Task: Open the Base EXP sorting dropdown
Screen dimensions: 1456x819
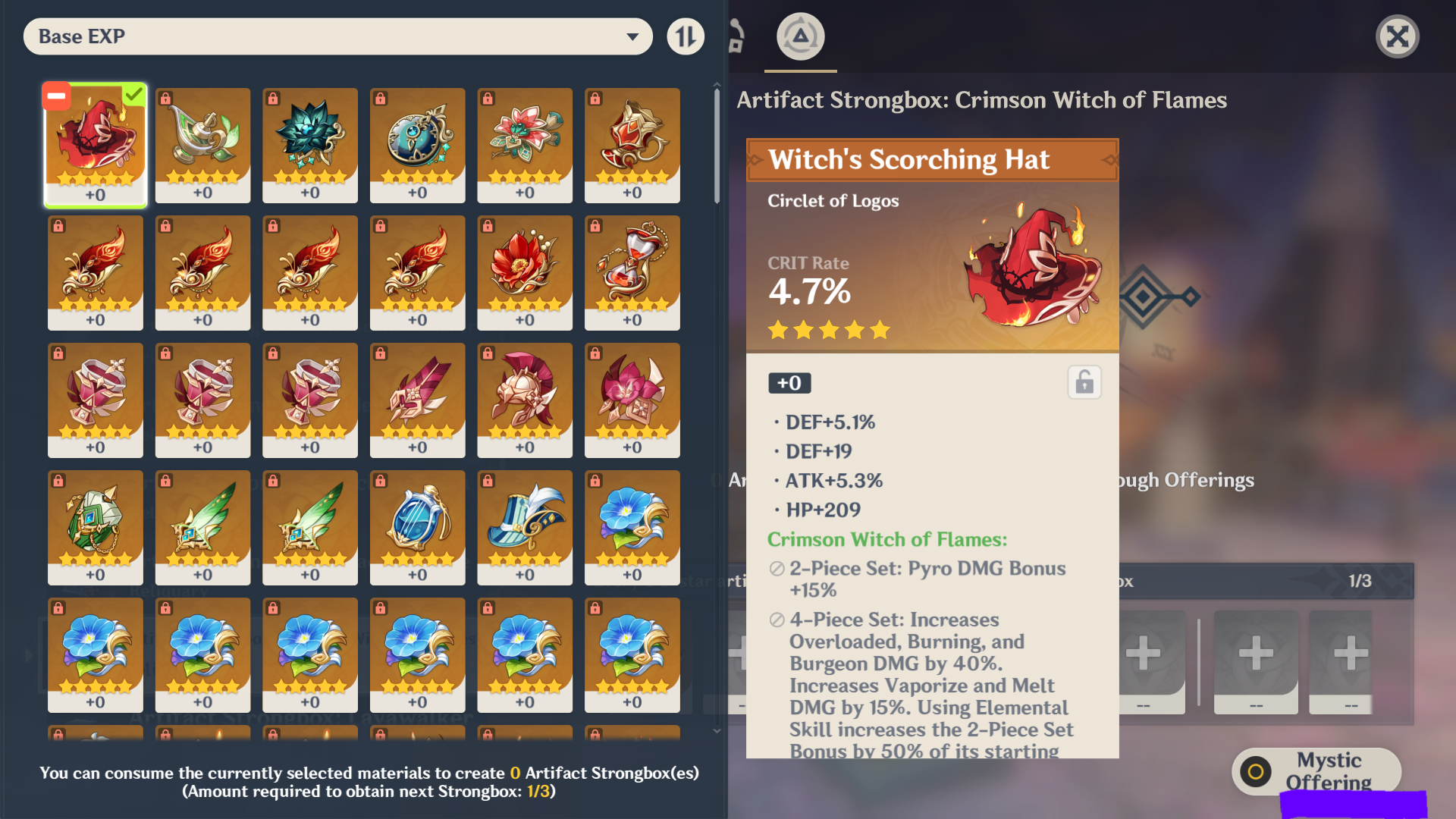Action: click(x=337, y=36)
